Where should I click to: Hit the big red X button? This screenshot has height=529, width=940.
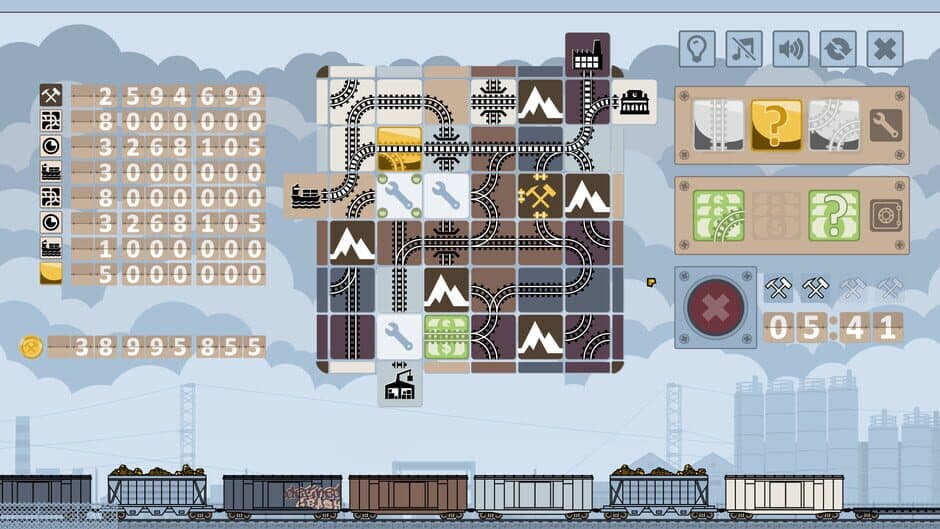[x=715, y=307]
